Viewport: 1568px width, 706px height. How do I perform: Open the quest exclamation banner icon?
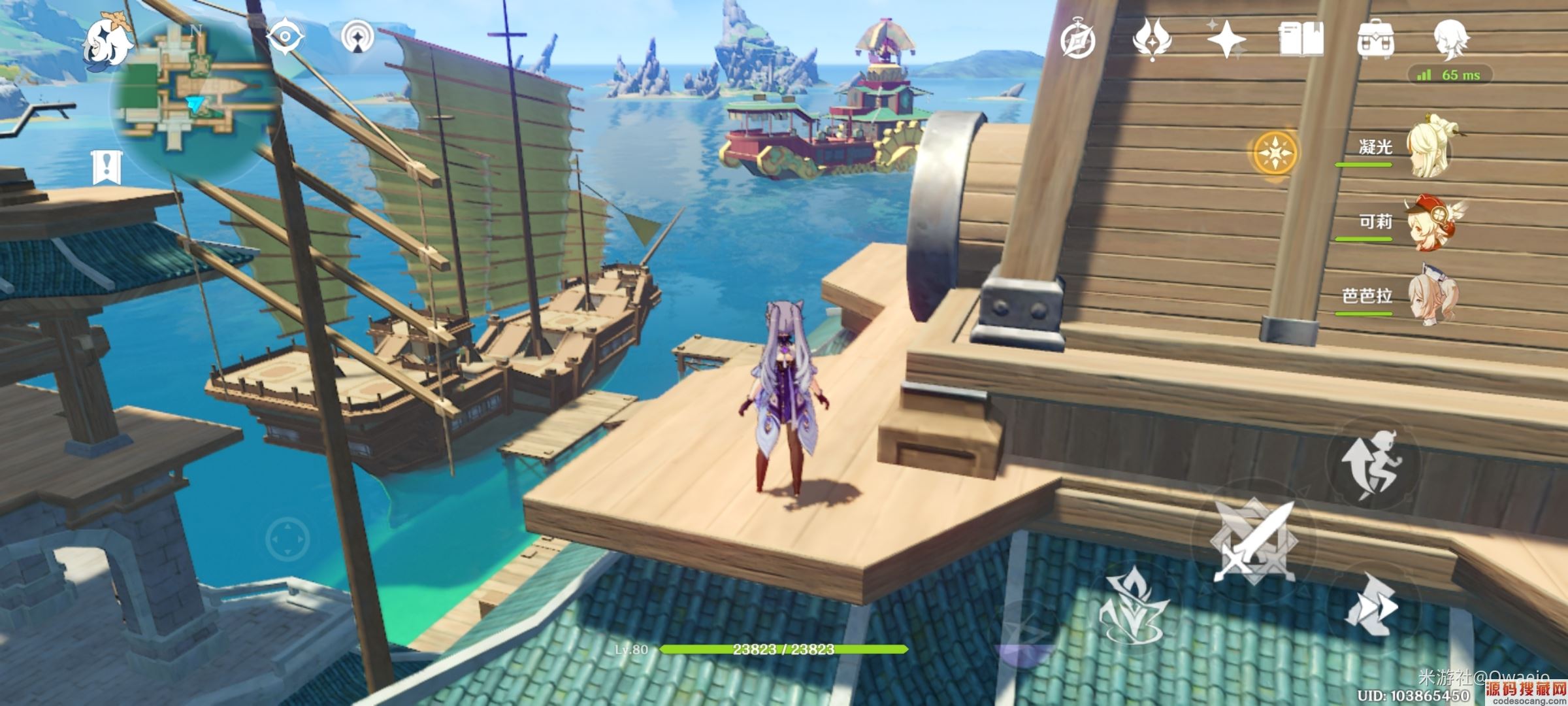point(106,167)
